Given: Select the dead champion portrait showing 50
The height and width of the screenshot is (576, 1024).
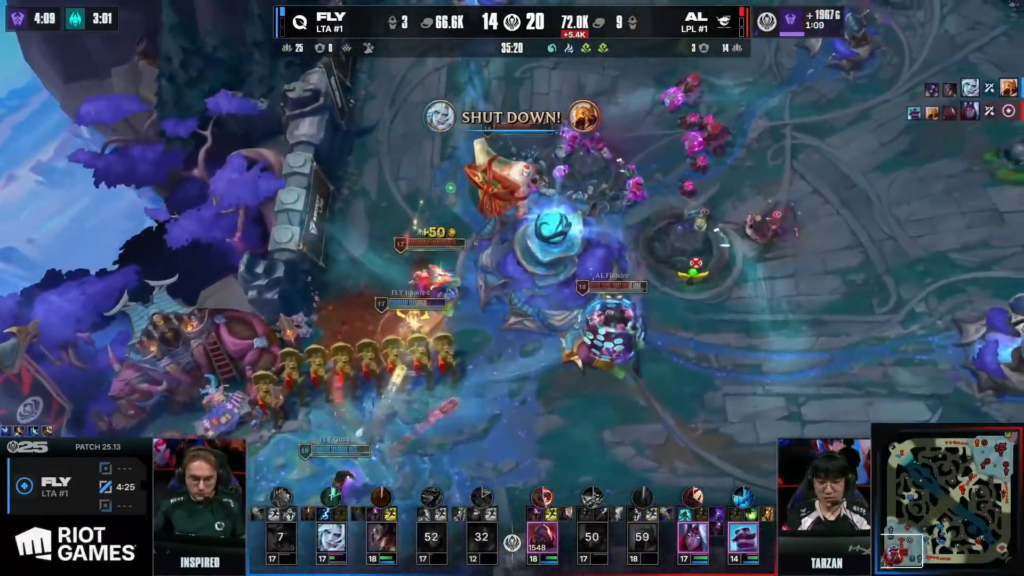Looking at the screenshot, I should coord(592,538).
